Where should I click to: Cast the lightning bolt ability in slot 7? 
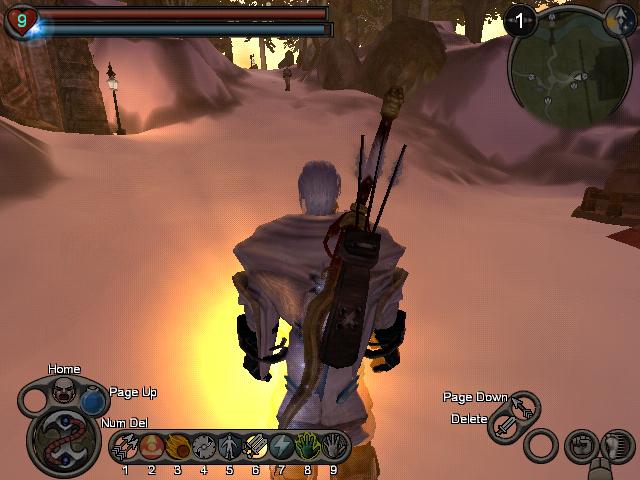pyautogui.click(x=281, y=447)
